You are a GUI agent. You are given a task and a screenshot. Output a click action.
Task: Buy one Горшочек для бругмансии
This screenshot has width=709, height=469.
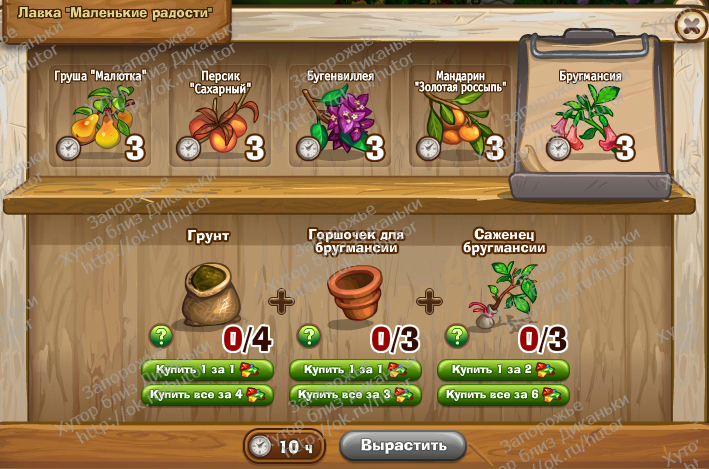[355, 370]
